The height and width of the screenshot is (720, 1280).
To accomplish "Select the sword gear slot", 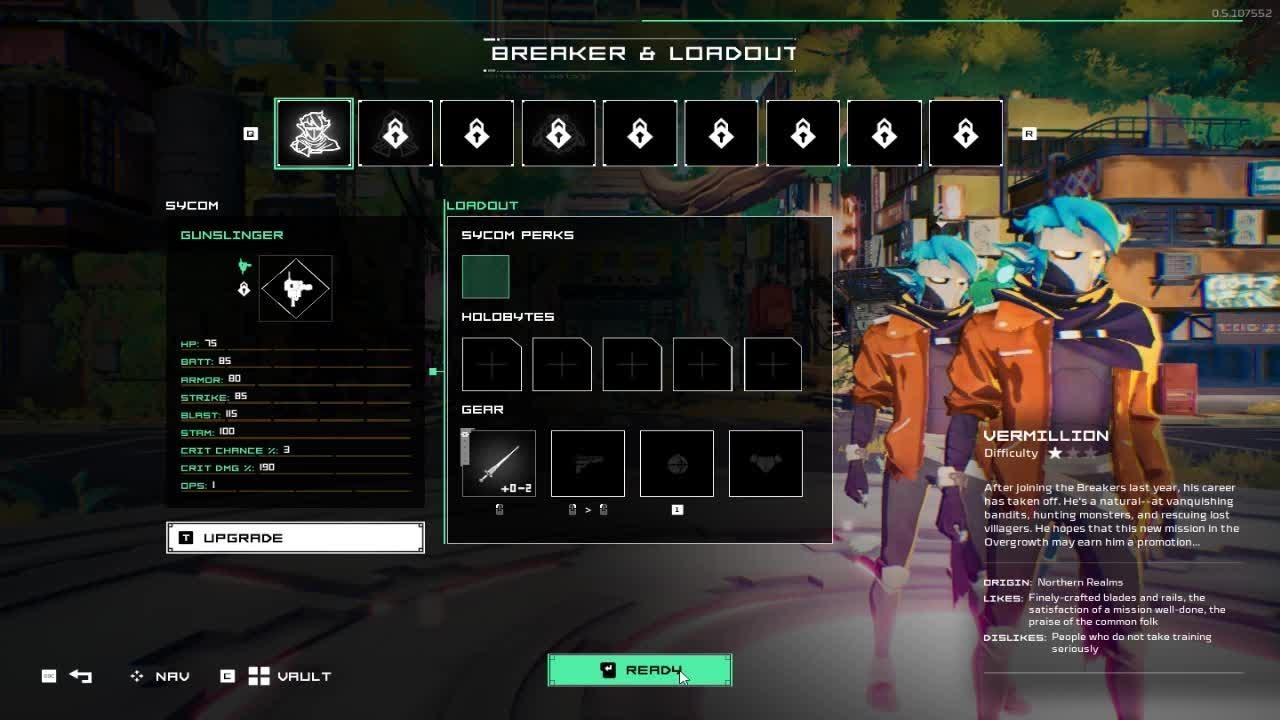I will click(x=499, y=464).
